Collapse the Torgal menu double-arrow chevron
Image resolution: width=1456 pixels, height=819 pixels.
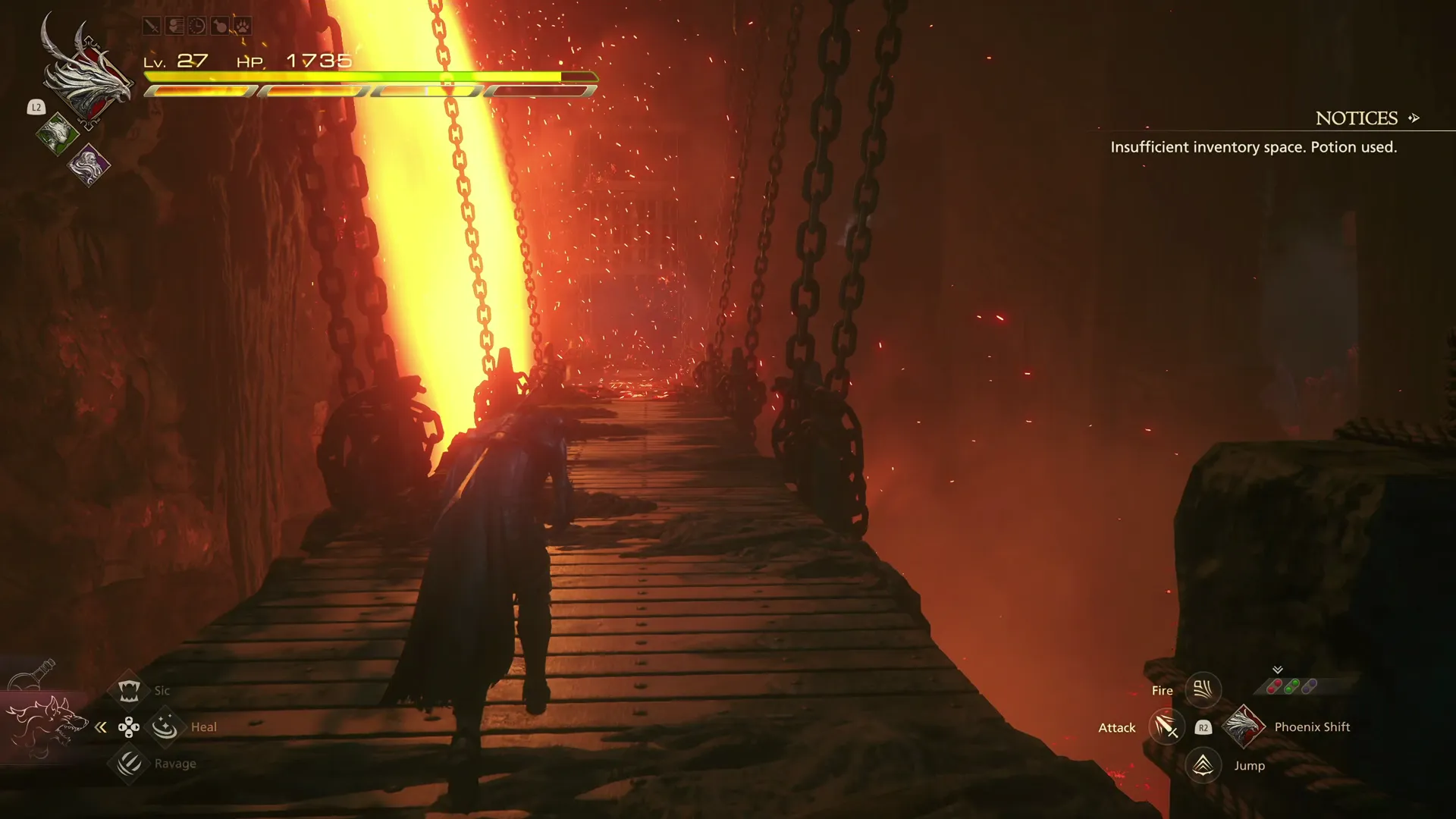click(x=101, y=726)
